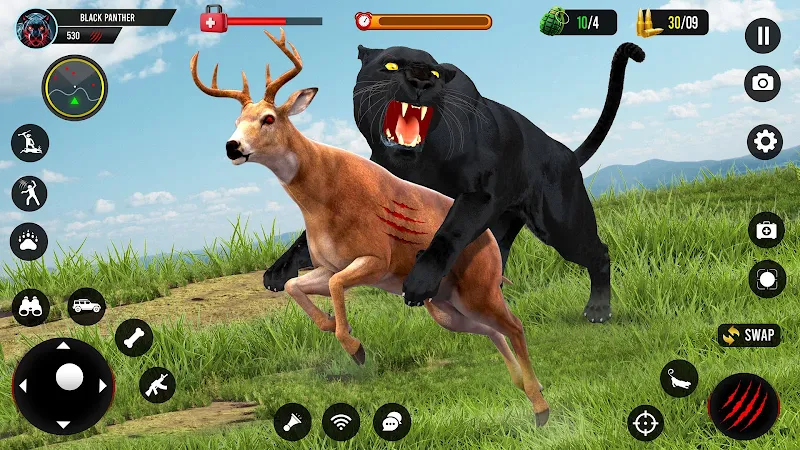This screenshot has height=450, width=800.
Task: Attack with the red claw slash button
Action: pos(743,406)
